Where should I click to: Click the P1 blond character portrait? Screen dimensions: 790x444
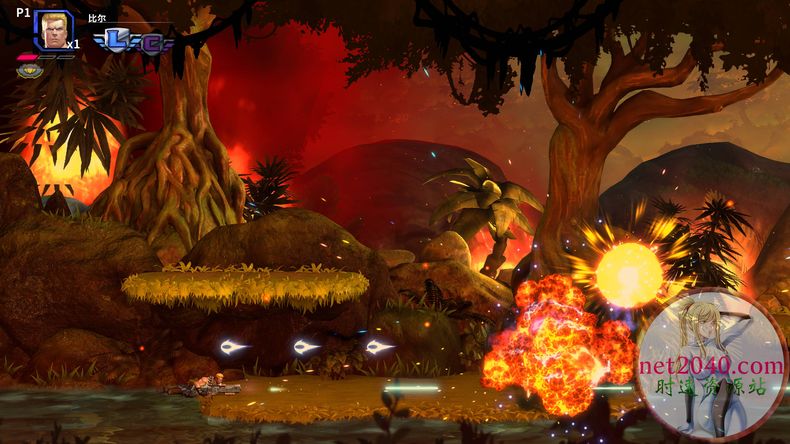pos(52,29)
